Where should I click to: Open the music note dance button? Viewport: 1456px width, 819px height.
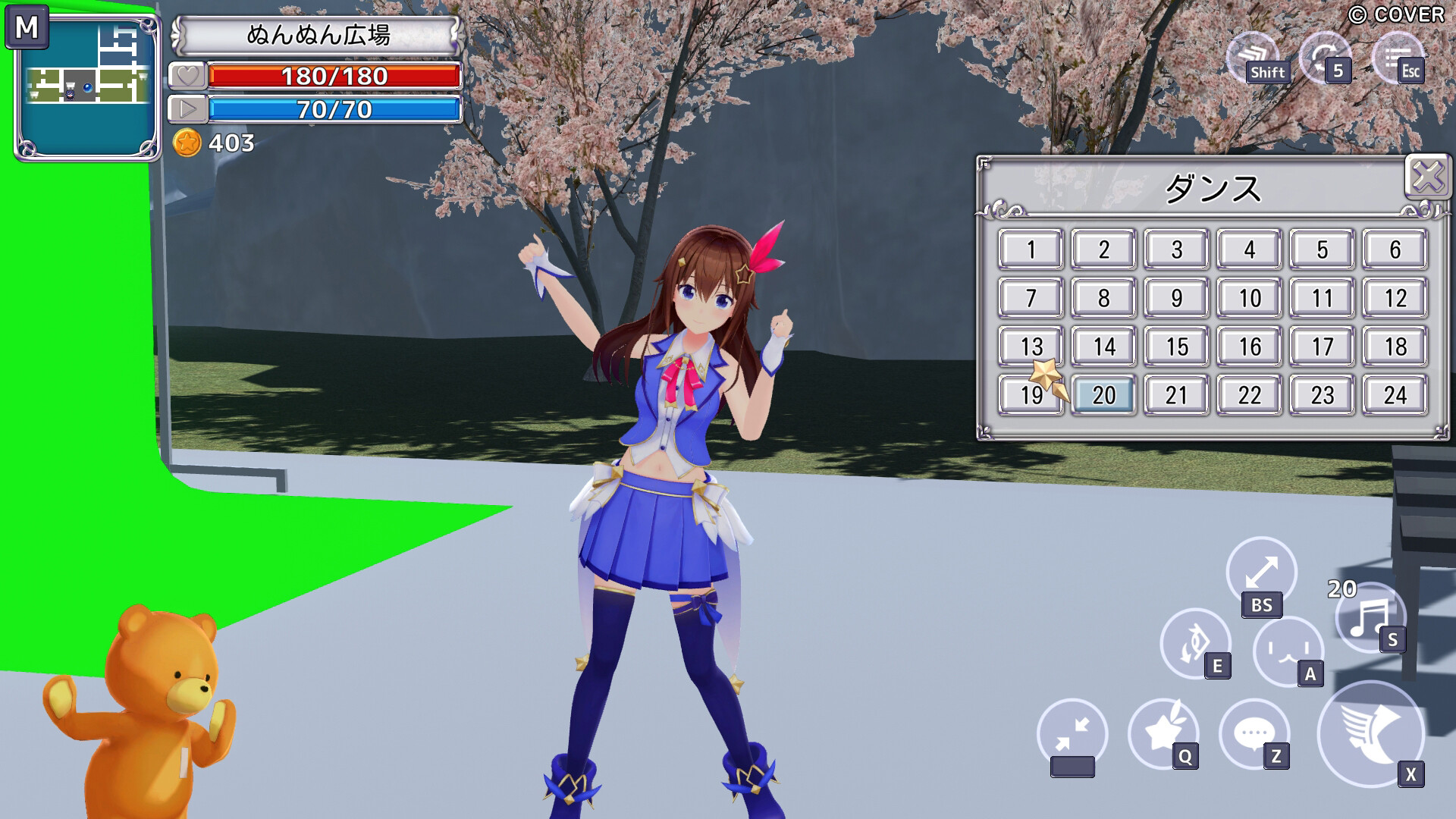pyautogui.click(x=1369, y=617)
